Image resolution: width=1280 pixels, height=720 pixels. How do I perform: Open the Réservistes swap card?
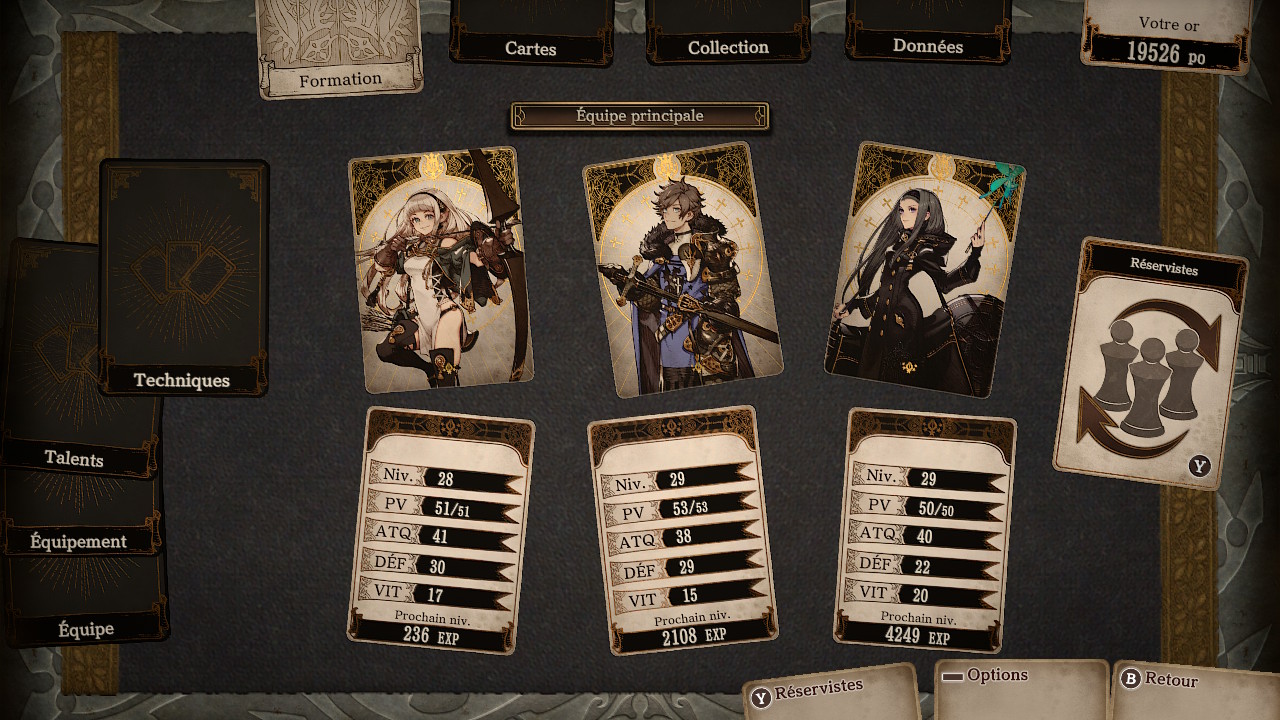pyautogui.click(x=1151, y=365)
